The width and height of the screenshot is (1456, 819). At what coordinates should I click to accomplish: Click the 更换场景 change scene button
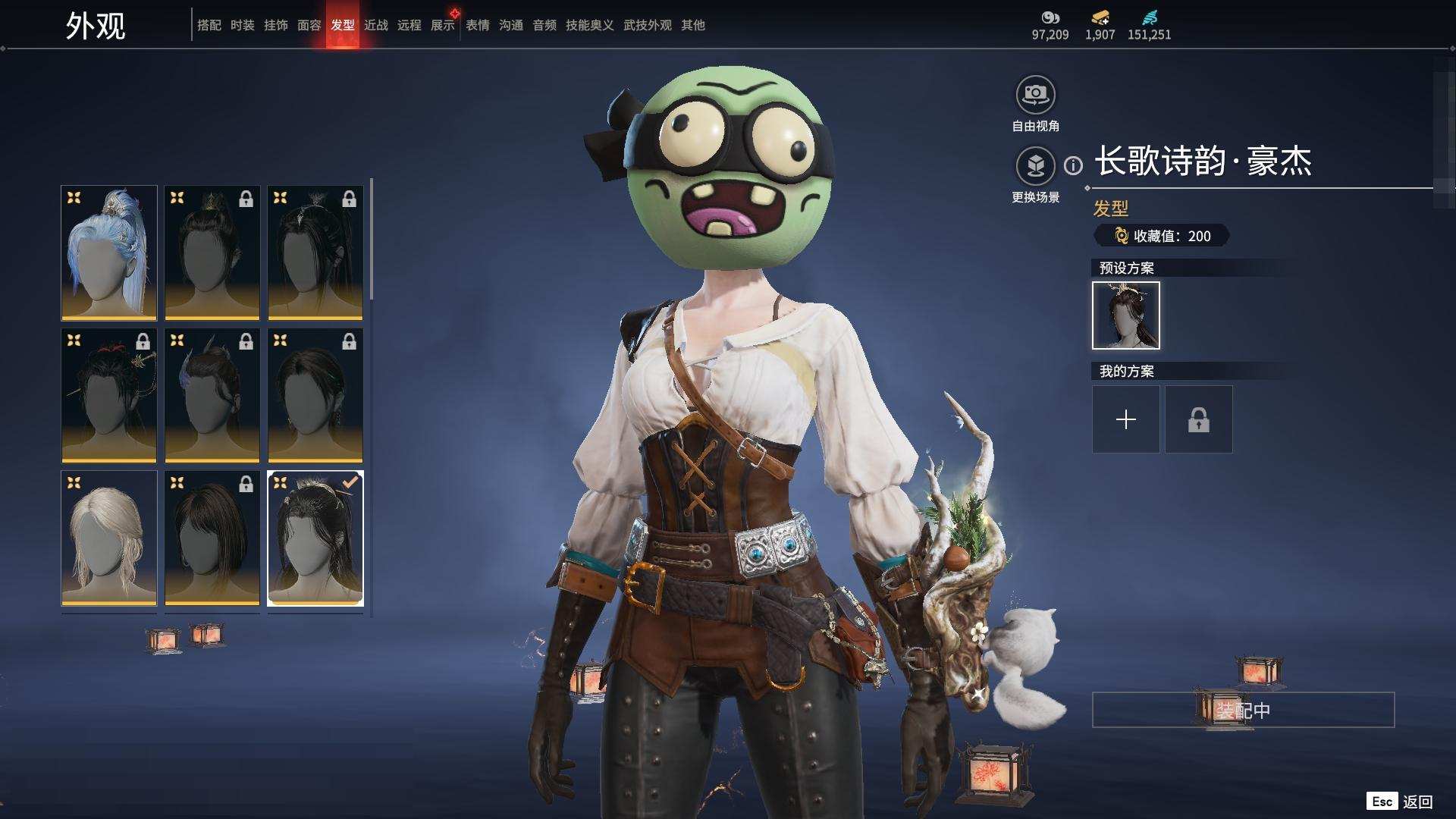[1036, 166]
